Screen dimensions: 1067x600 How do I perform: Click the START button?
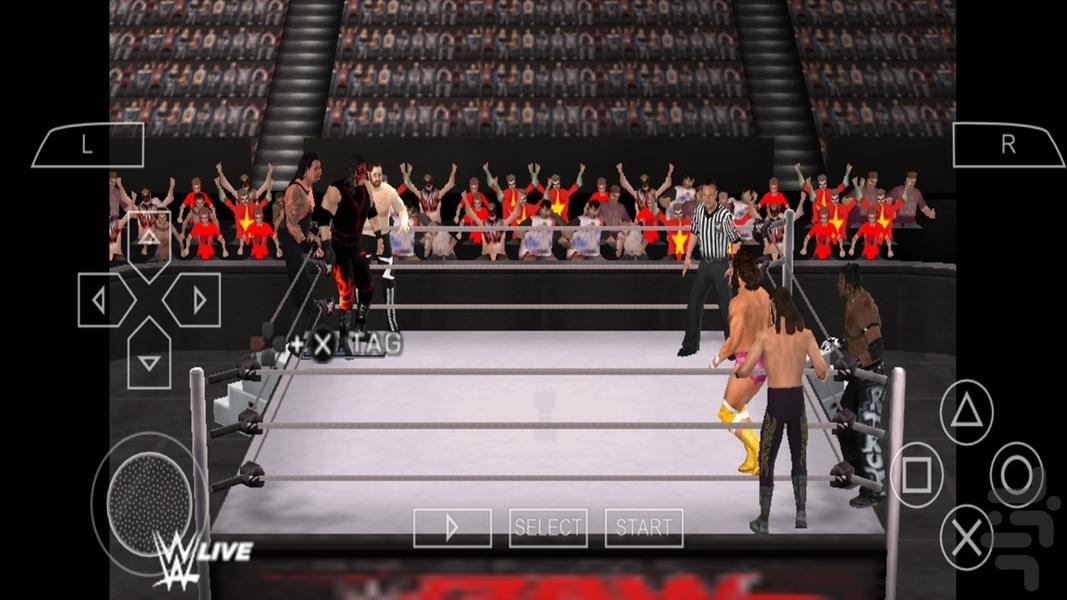click(644, 527)
